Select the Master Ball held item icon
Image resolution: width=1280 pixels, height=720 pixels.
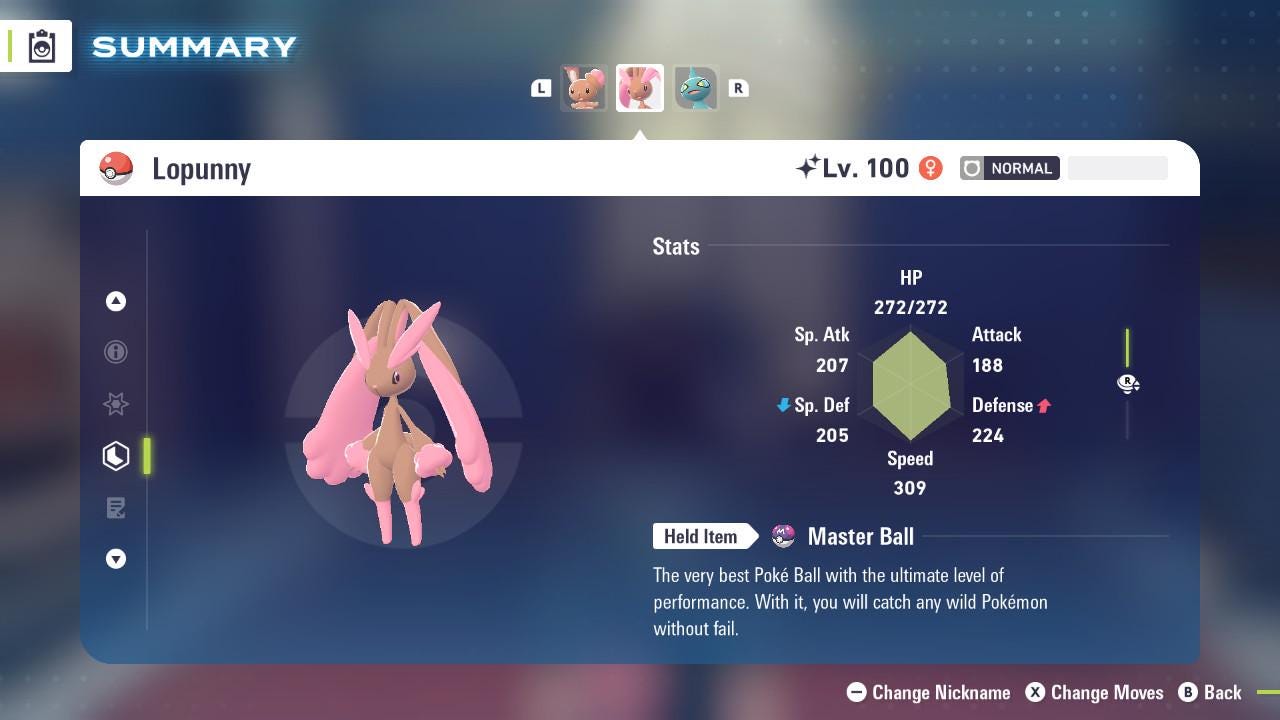[x=782, y=536]
